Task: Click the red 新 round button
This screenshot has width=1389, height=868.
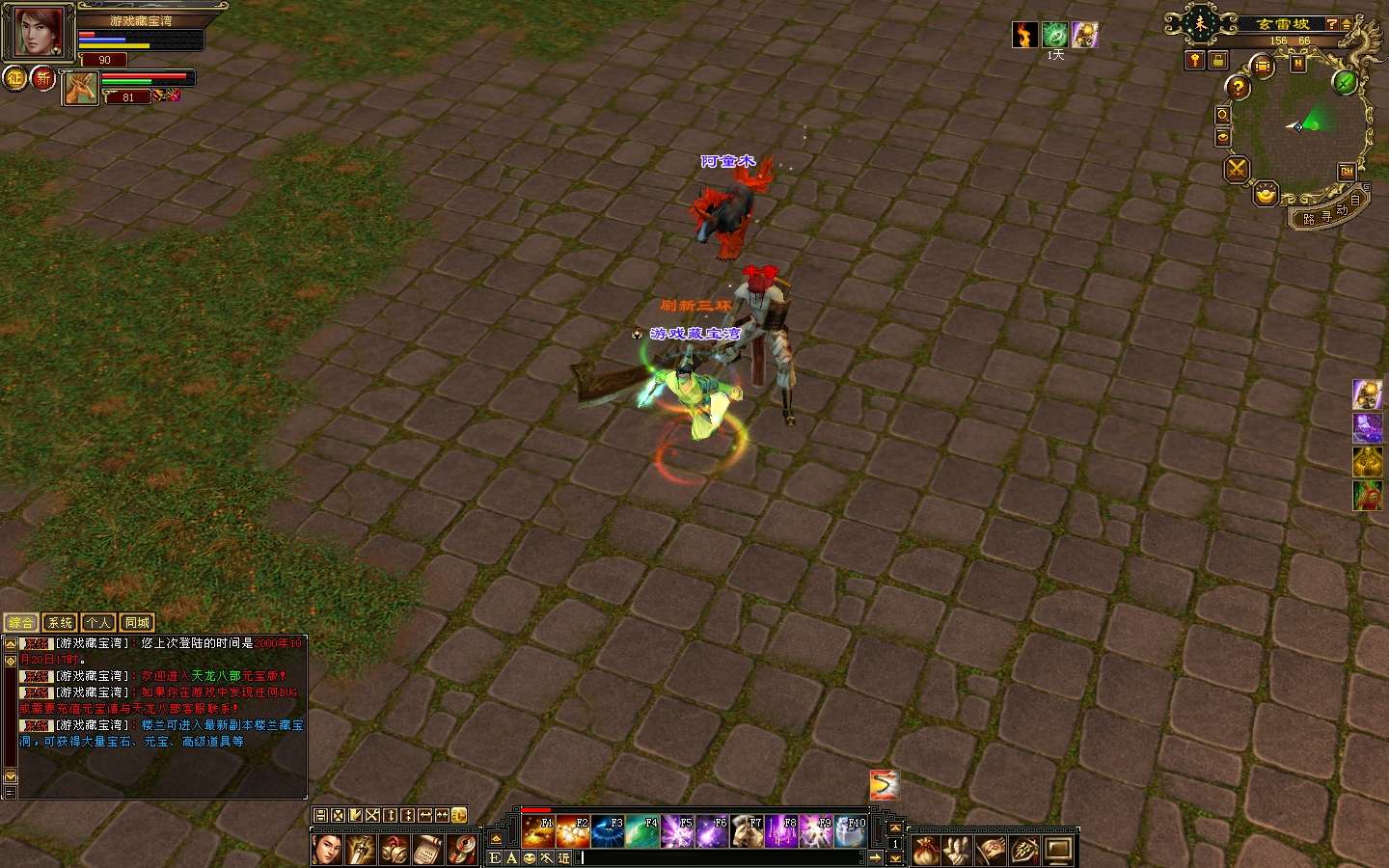Action: 42,77
